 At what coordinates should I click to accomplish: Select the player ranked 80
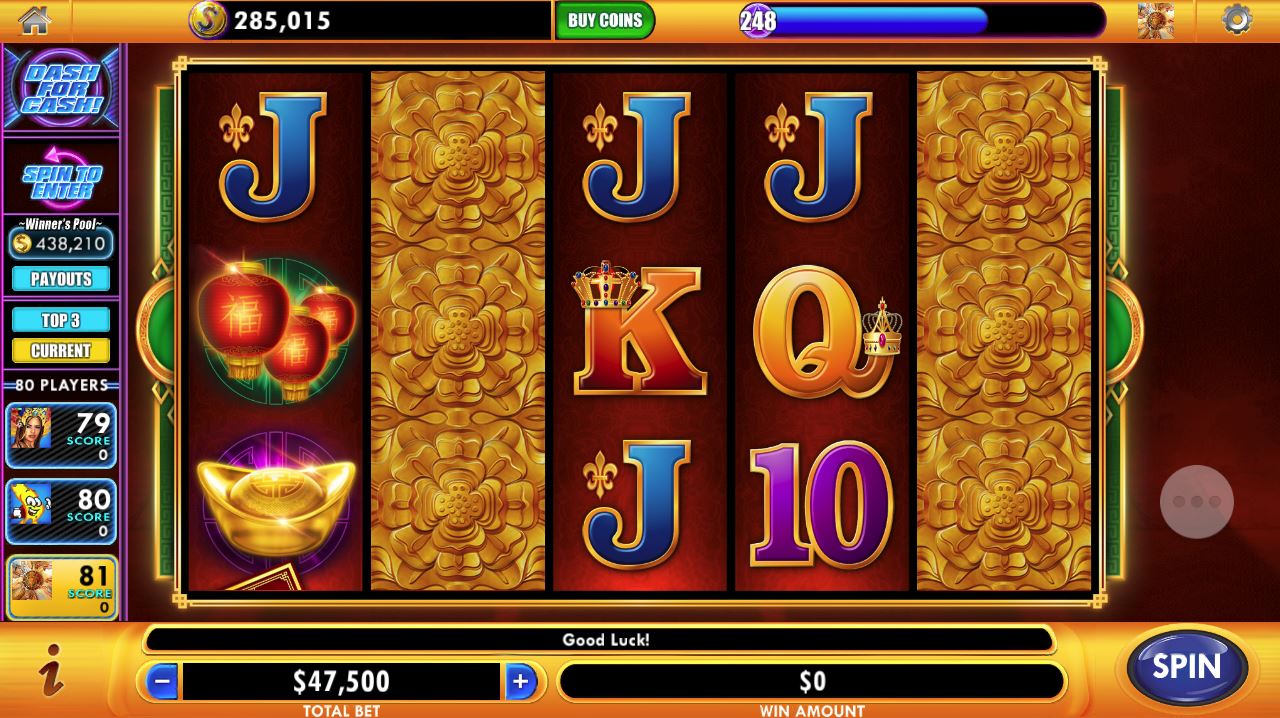coord(61,511)
